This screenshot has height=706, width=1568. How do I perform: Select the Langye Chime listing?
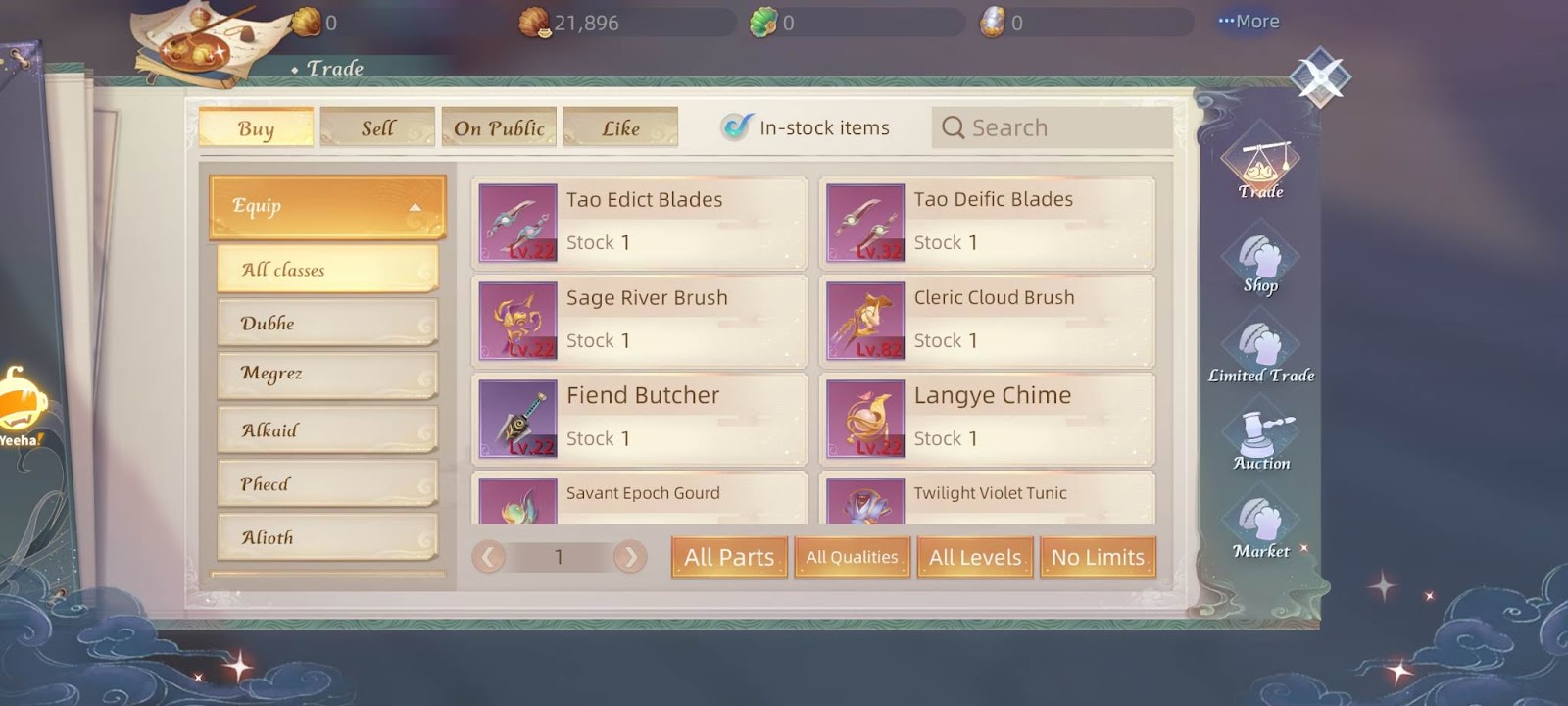pos(988,419)
